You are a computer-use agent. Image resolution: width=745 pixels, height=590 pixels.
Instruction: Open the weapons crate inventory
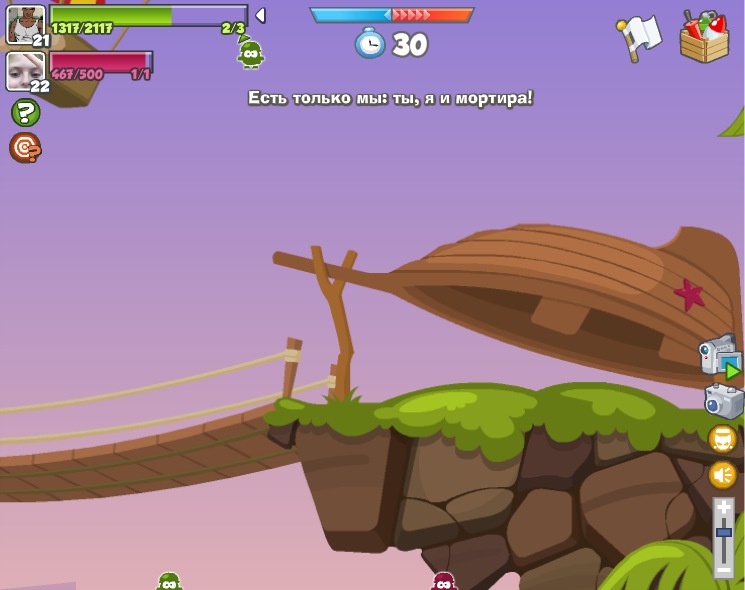click(704, 38)
